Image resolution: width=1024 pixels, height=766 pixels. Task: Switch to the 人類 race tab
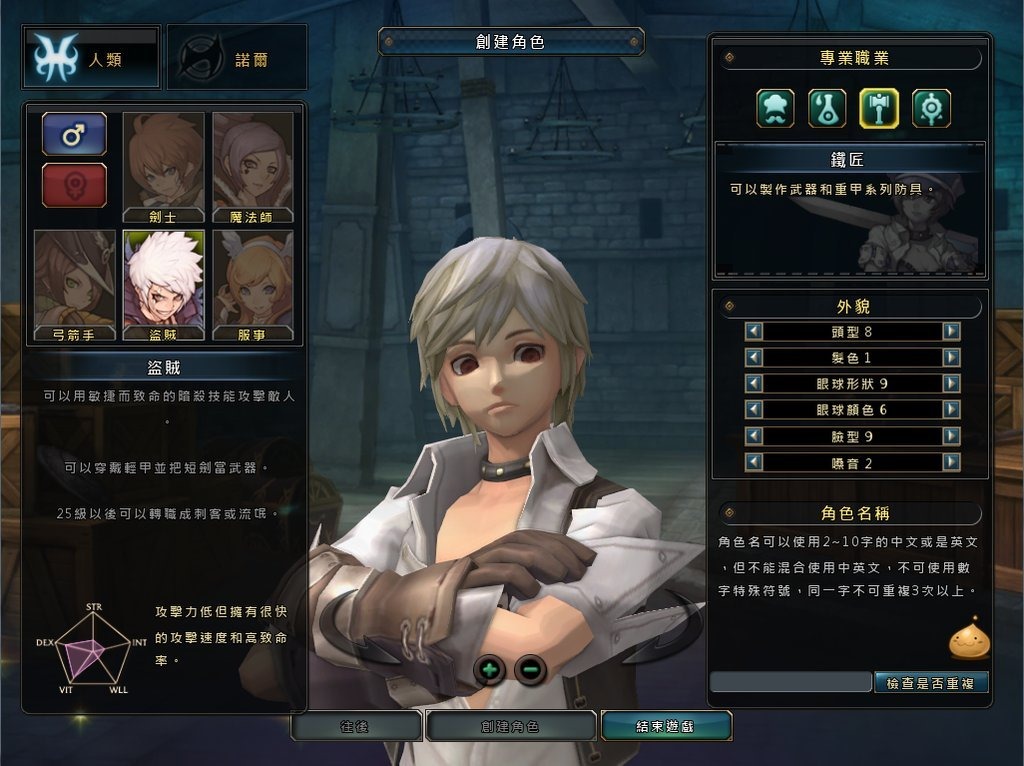click(x=91, y=58)
